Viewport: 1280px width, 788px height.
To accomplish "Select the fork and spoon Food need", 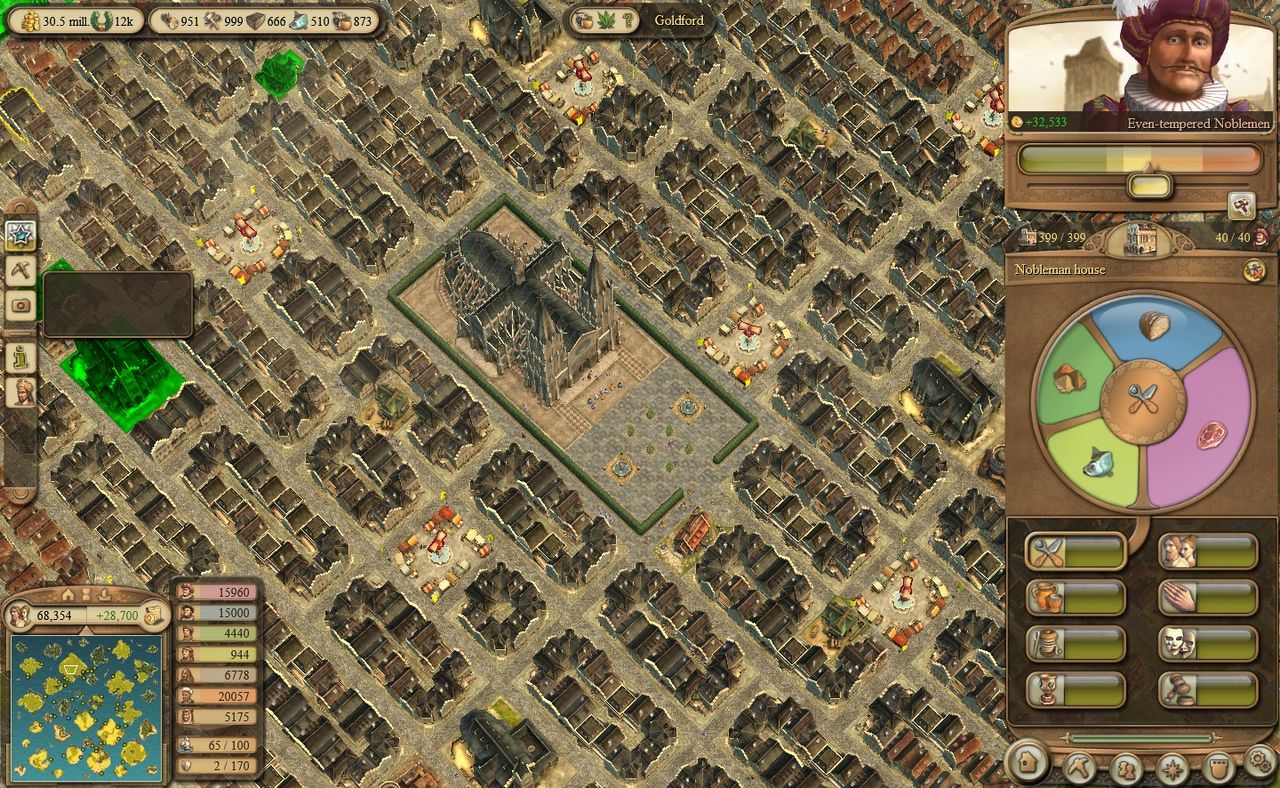I will click(1074, 551).
